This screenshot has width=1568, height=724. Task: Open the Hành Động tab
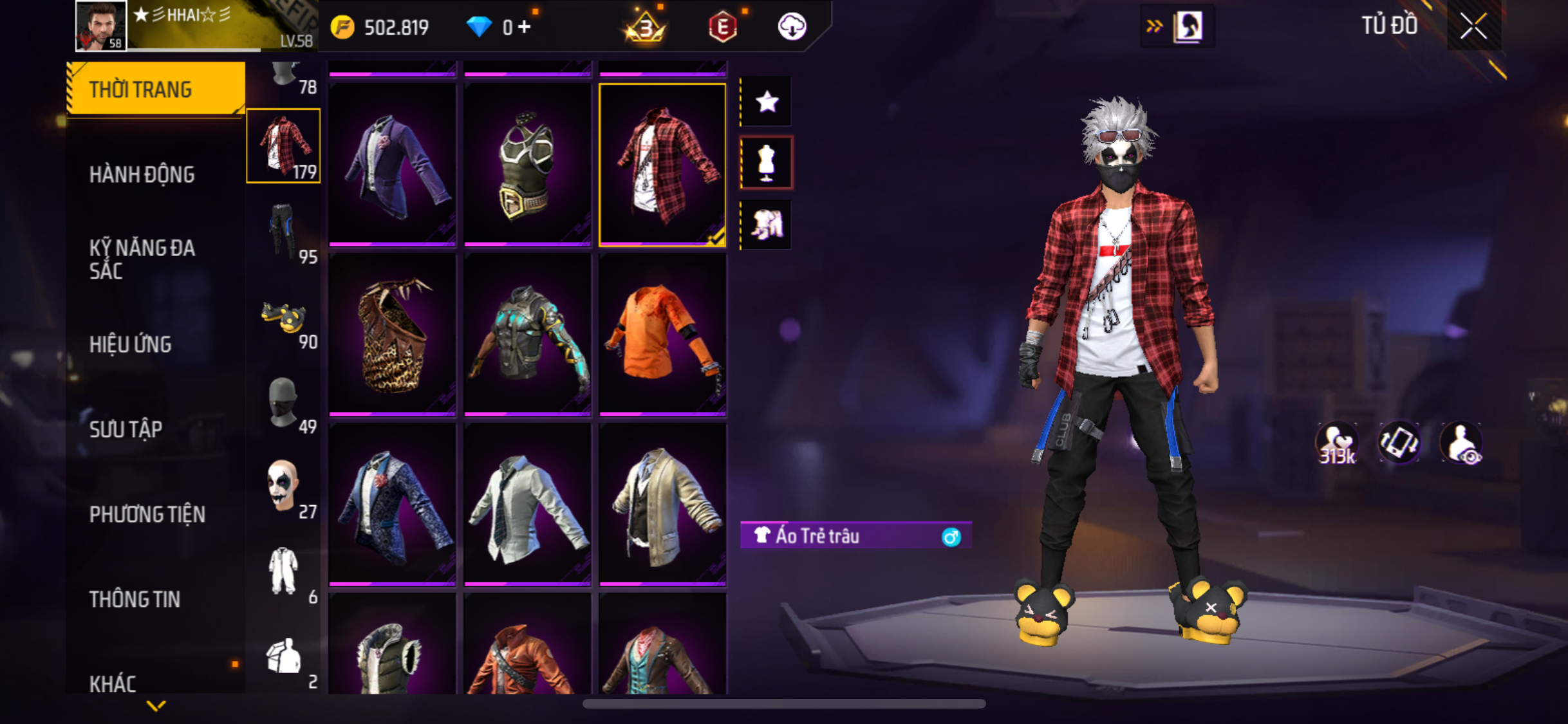(x=142, y=174)
